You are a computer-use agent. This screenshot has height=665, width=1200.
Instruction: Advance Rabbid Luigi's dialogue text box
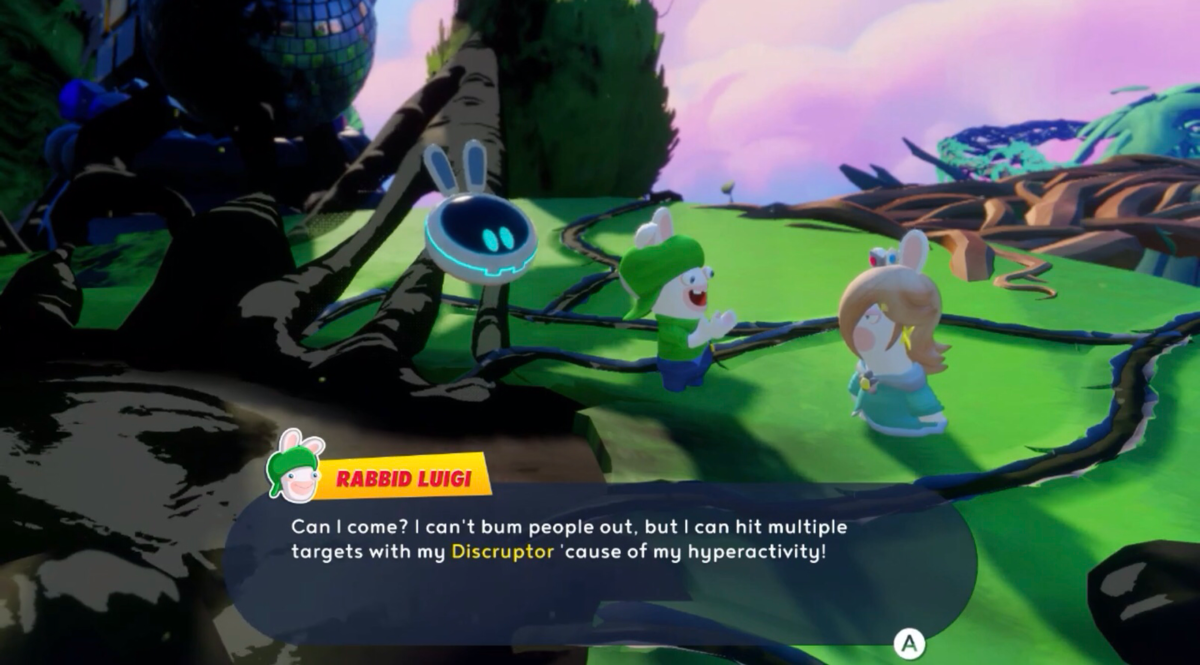[x=909, y=641]
